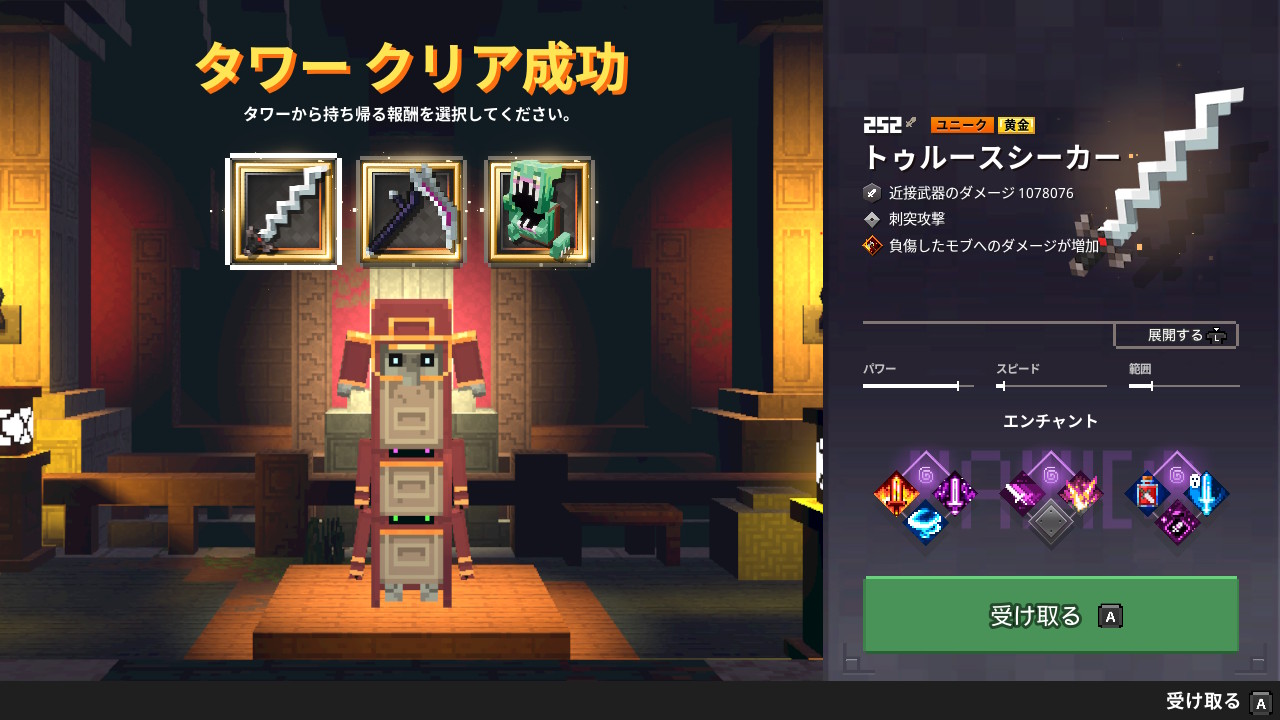Image resolution: width=1280 pixels, height=720 pixels.
Task: Select the grey locked enchantment slot
Action: 1051,522
